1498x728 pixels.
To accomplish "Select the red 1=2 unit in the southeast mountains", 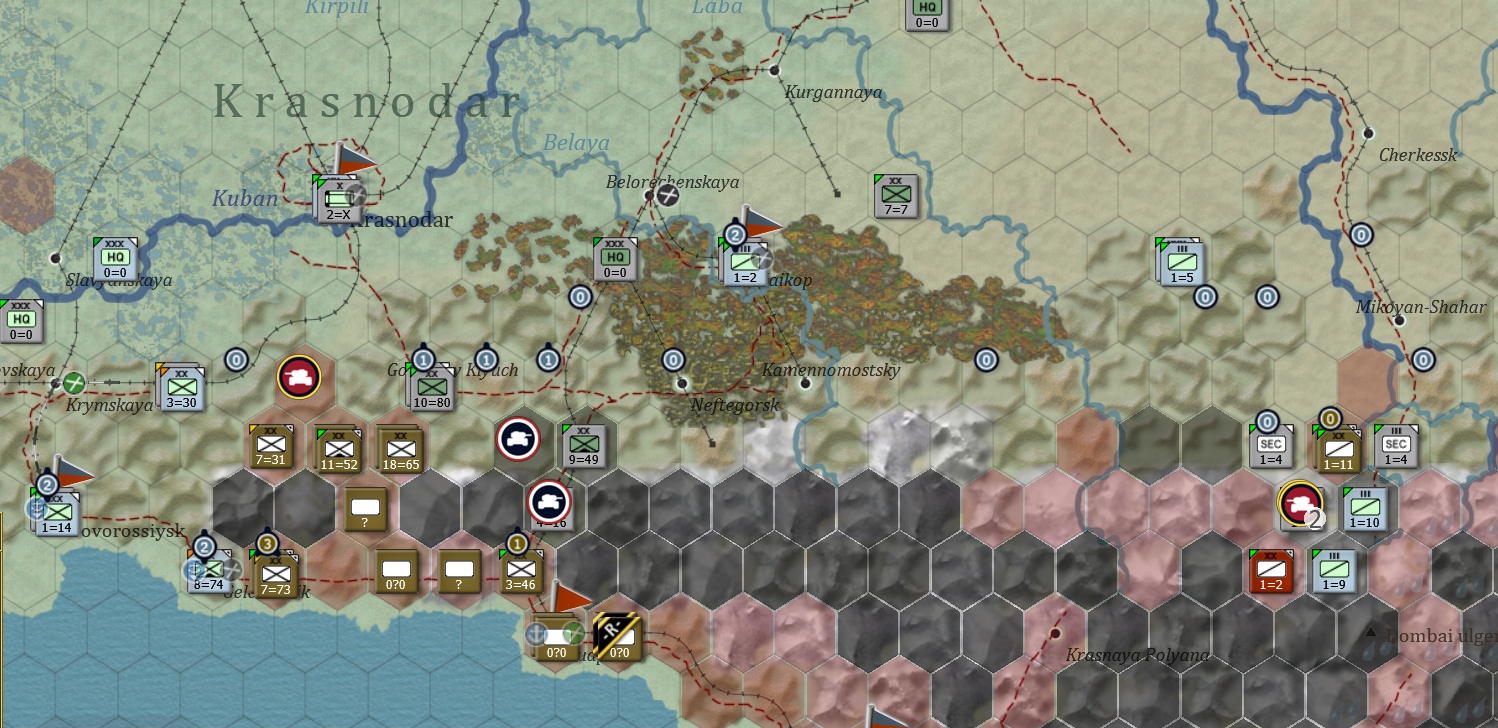I will 1272,569.
